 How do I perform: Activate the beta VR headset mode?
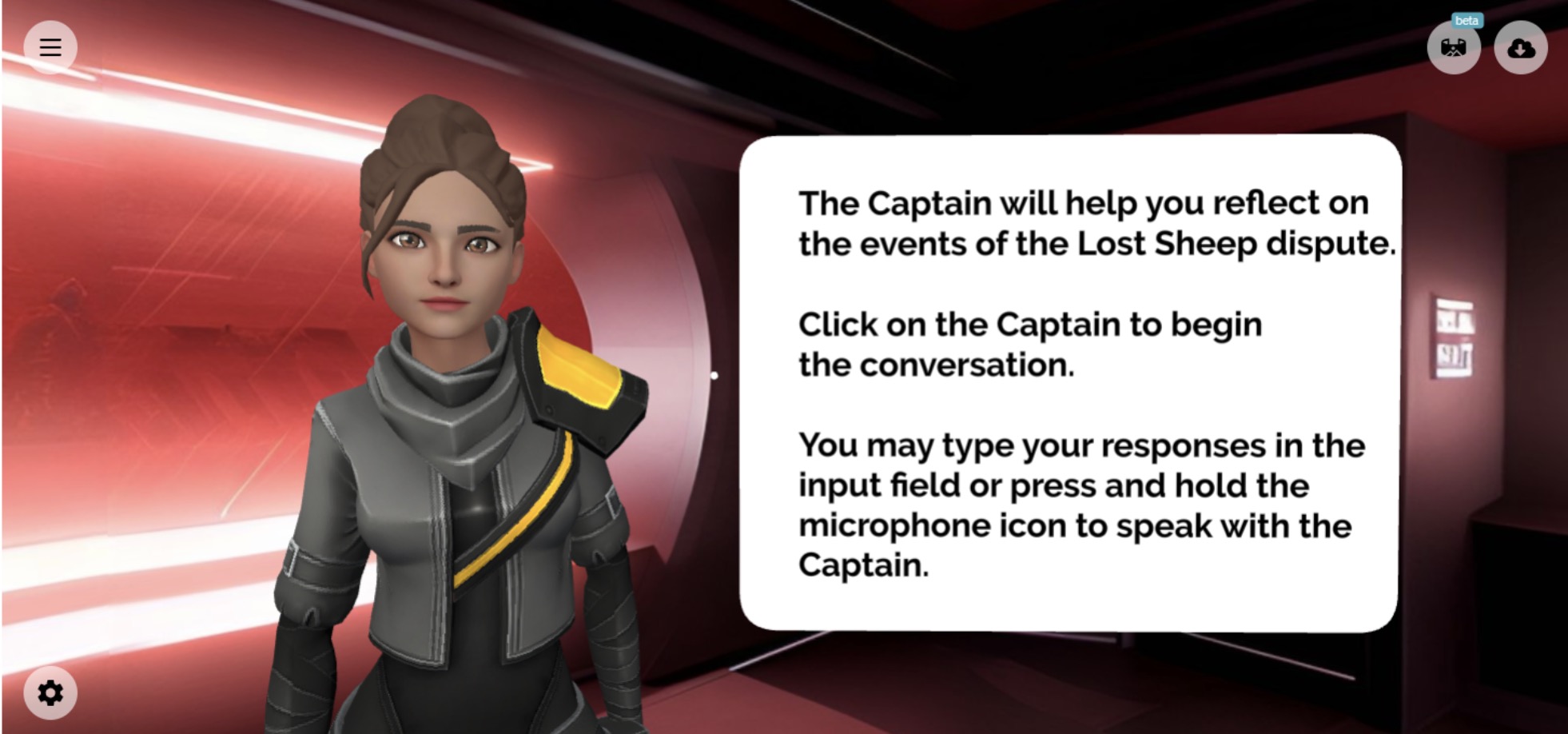(1454, 48)
